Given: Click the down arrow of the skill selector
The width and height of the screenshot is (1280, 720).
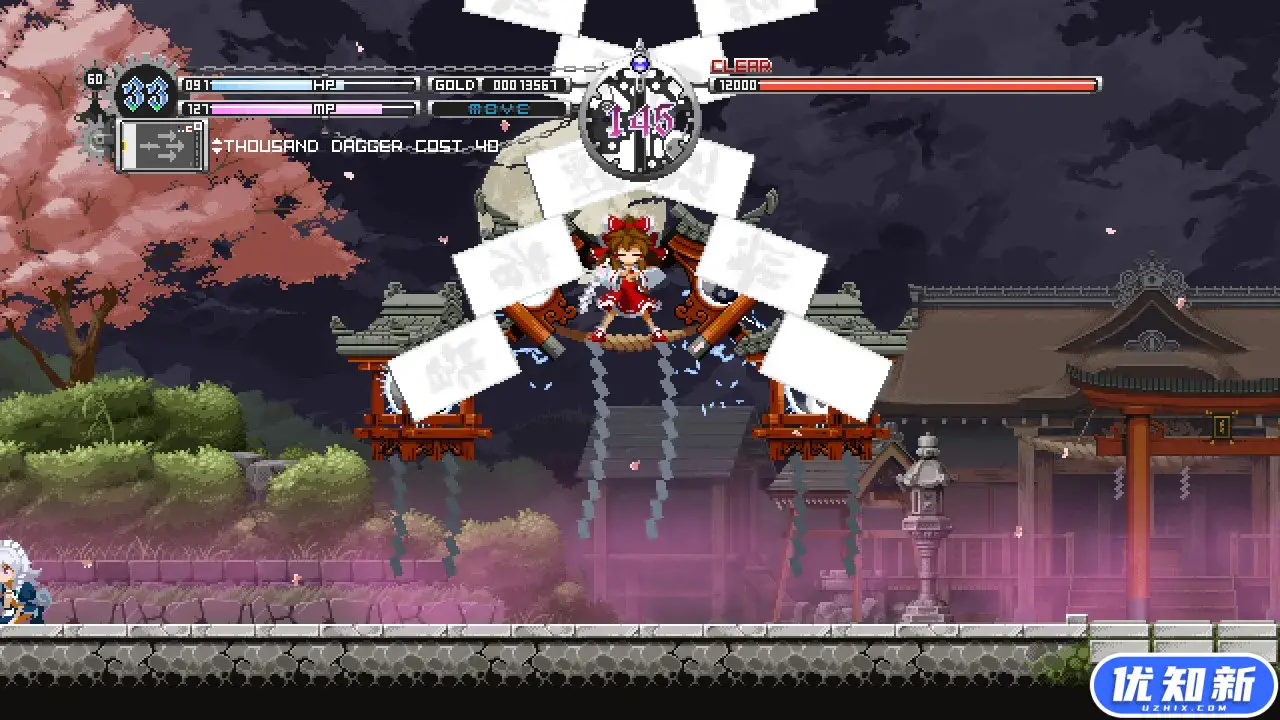Looking at the screenshot, I should tap(216, 150).
